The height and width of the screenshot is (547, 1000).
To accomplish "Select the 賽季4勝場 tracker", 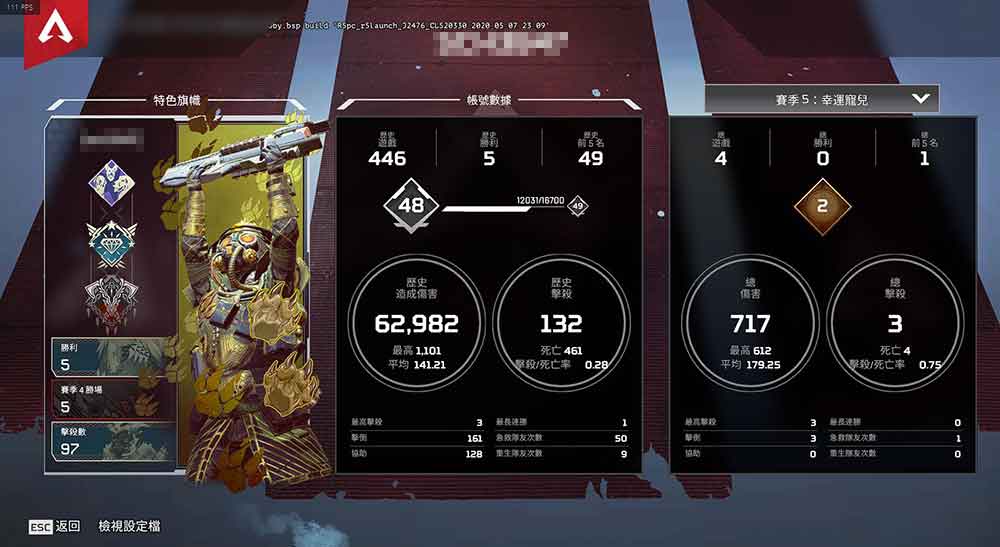I will tap(110, 399).
